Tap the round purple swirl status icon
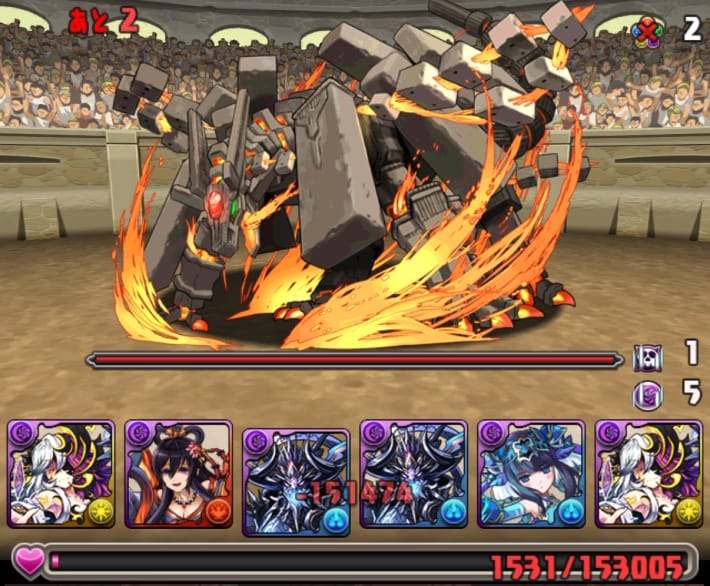The image size is (710, 586). coord(647,395)
